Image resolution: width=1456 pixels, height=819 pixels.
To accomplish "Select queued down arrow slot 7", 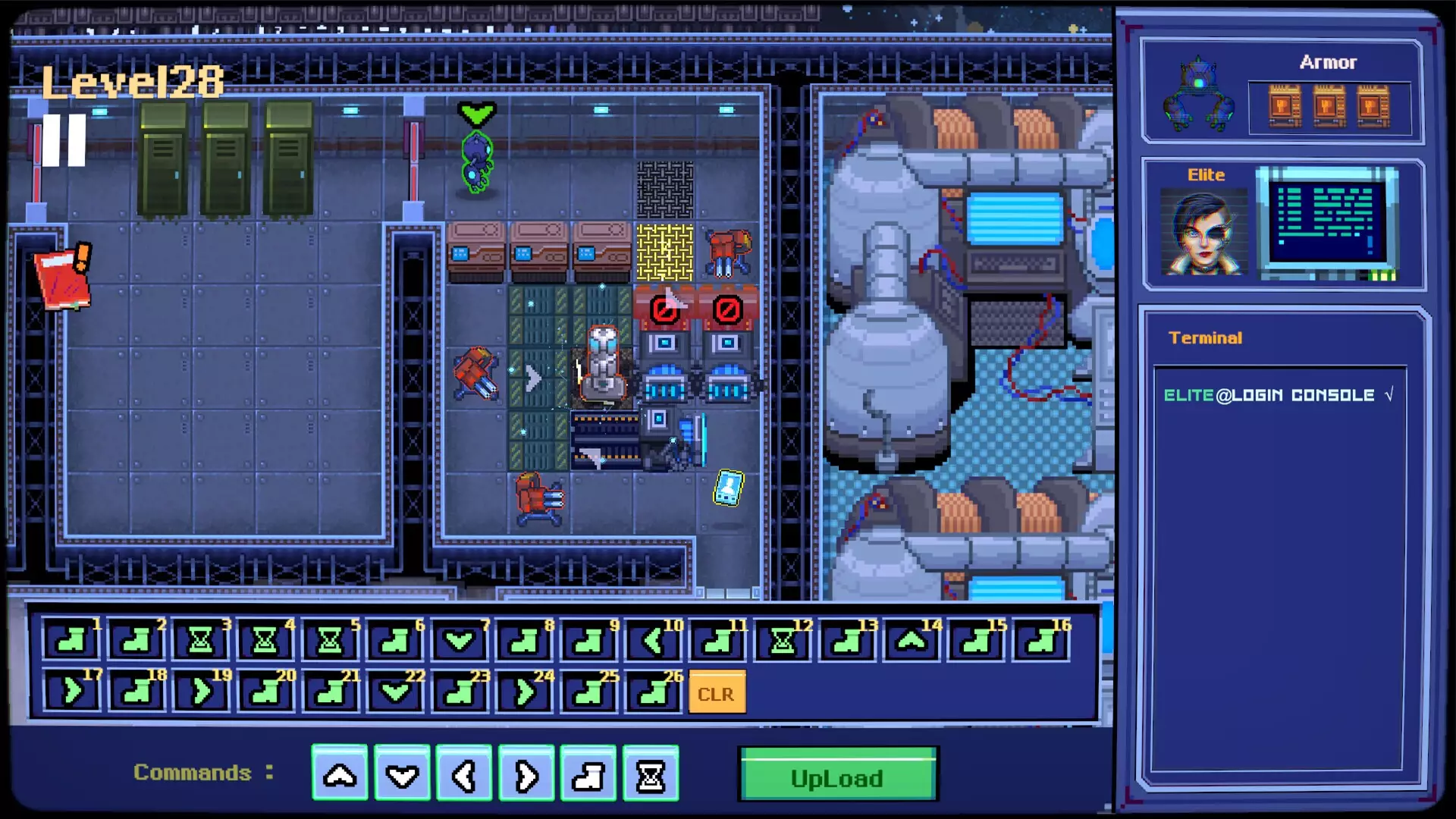I will (460, 642).
